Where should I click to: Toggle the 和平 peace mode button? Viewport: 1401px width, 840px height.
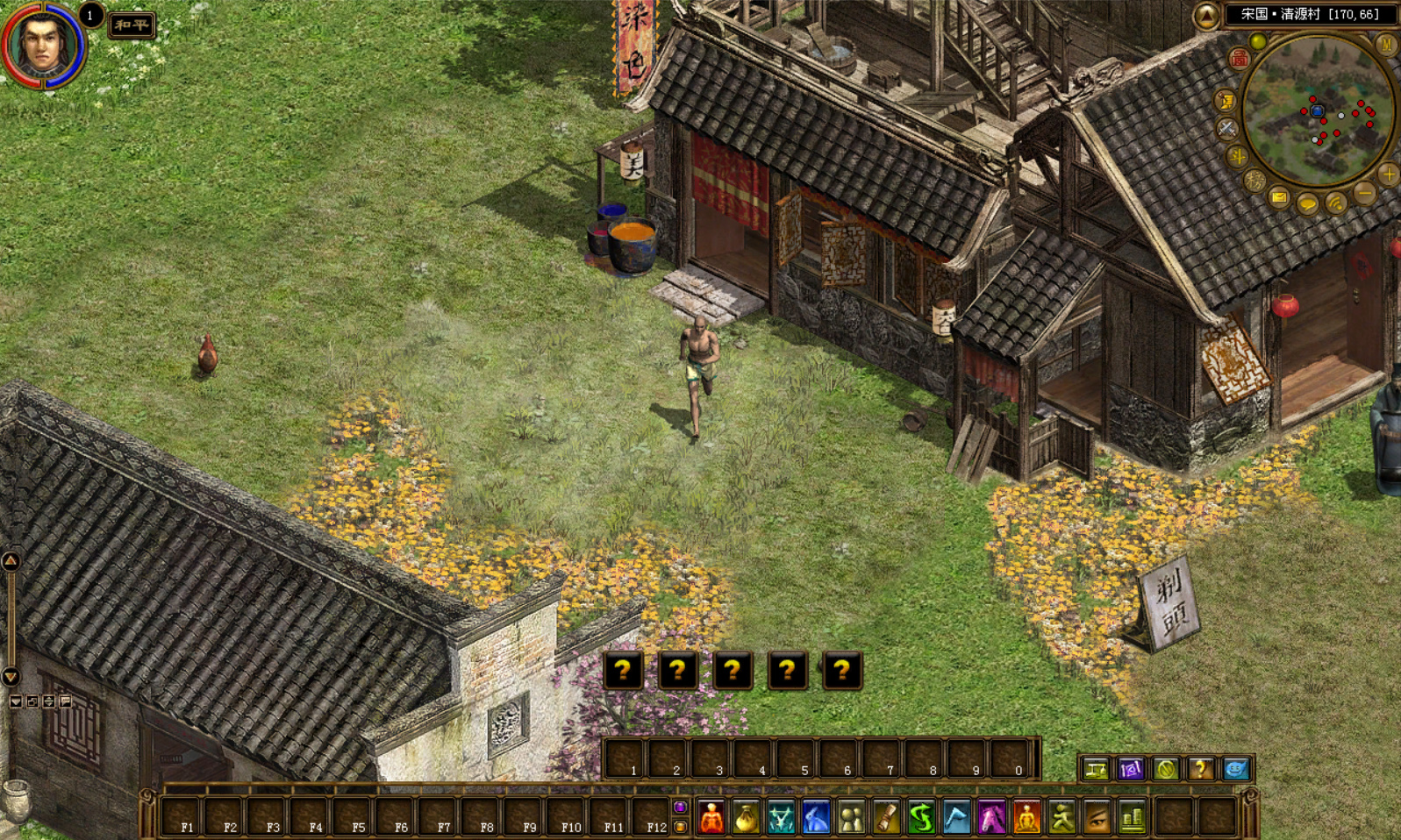132,25
